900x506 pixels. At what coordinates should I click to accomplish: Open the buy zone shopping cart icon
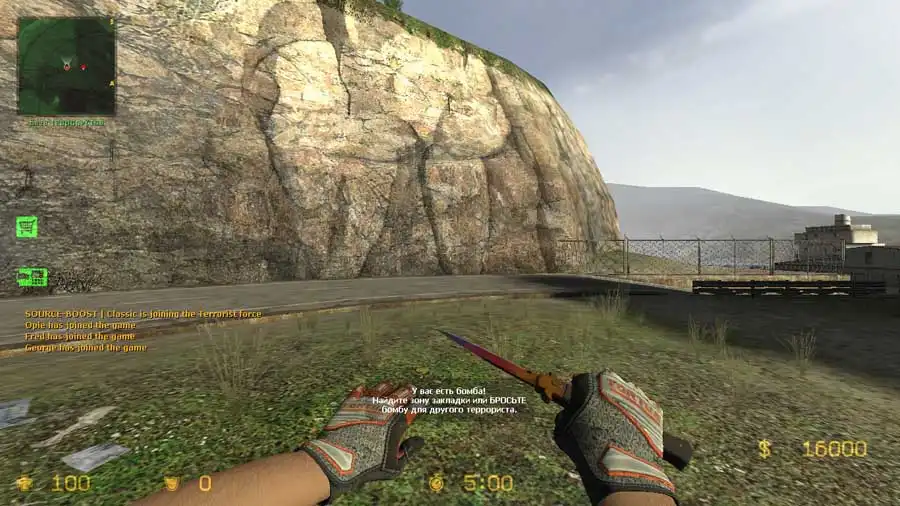(27, 227)
